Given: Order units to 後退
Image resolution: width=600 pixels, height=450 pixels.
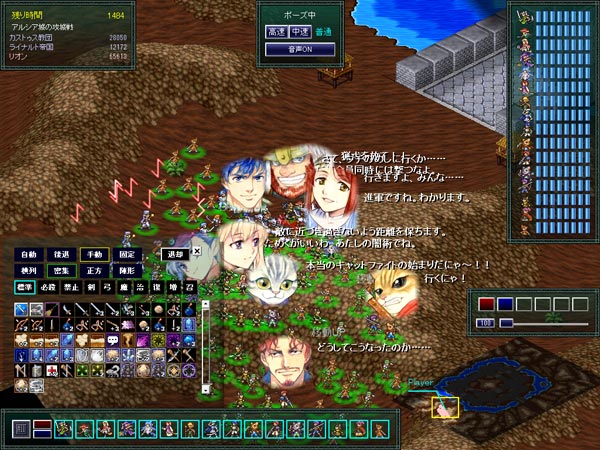Looking at the screenshot, I should [x=62, y=254].
